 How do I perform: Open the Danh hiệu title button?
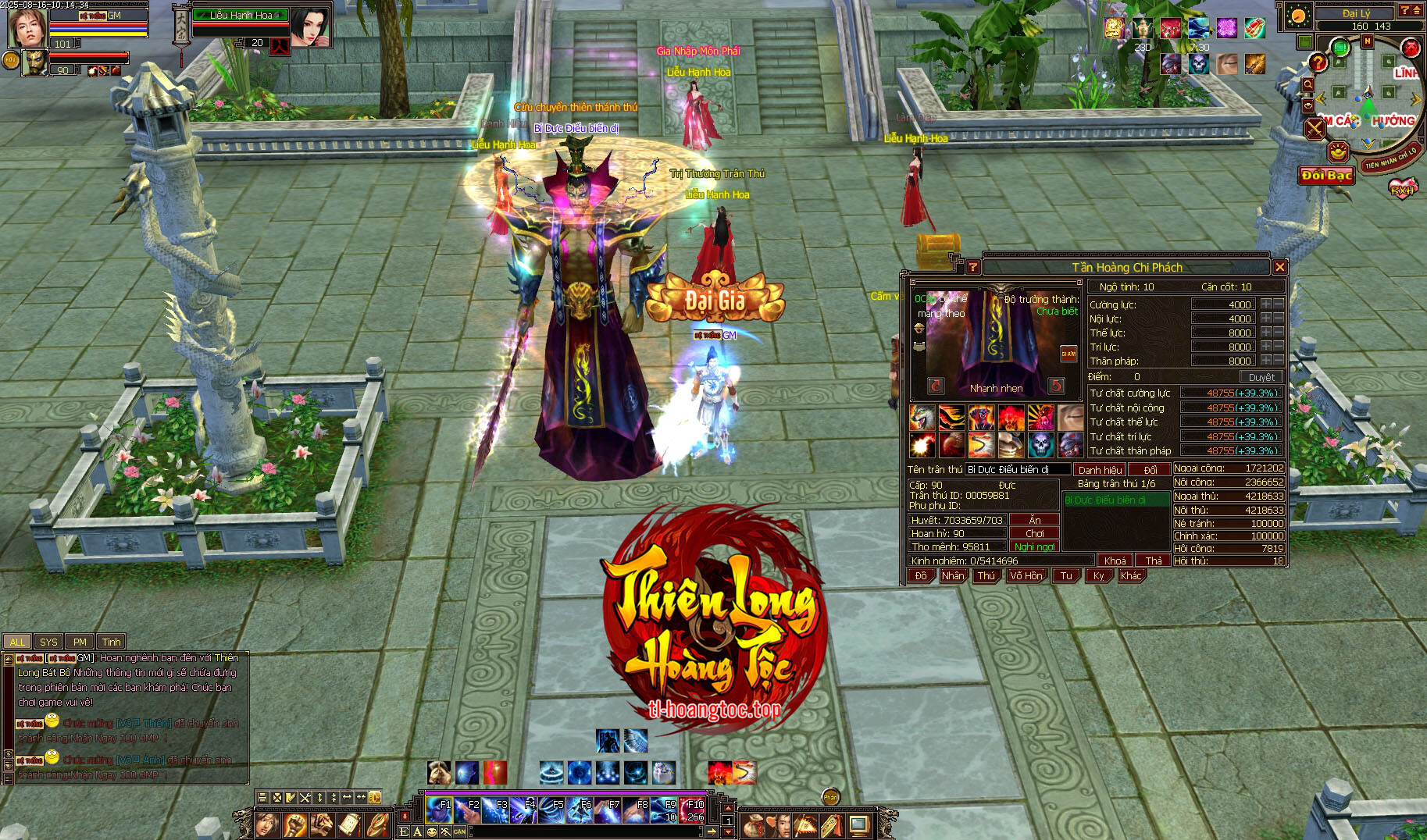[x=1100, y=470]
